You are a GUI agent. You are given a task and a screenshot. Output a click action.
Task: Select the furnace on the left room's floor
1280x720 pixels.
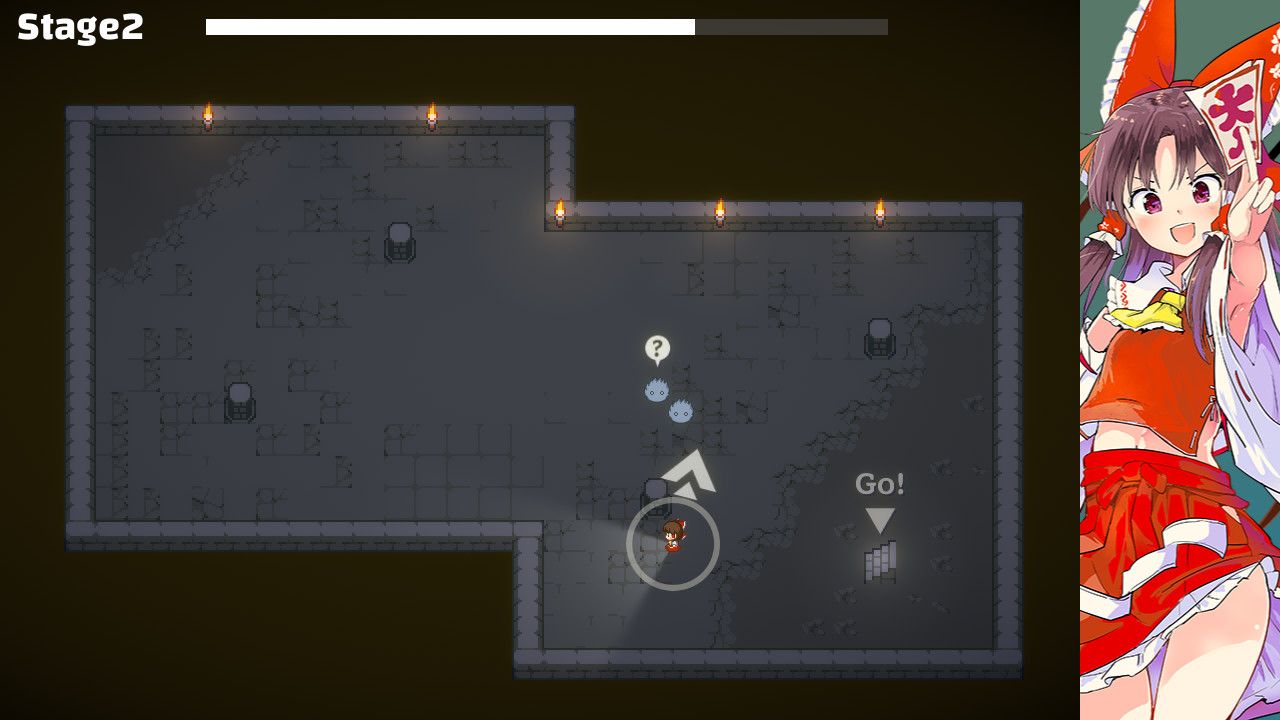point(238,401)
